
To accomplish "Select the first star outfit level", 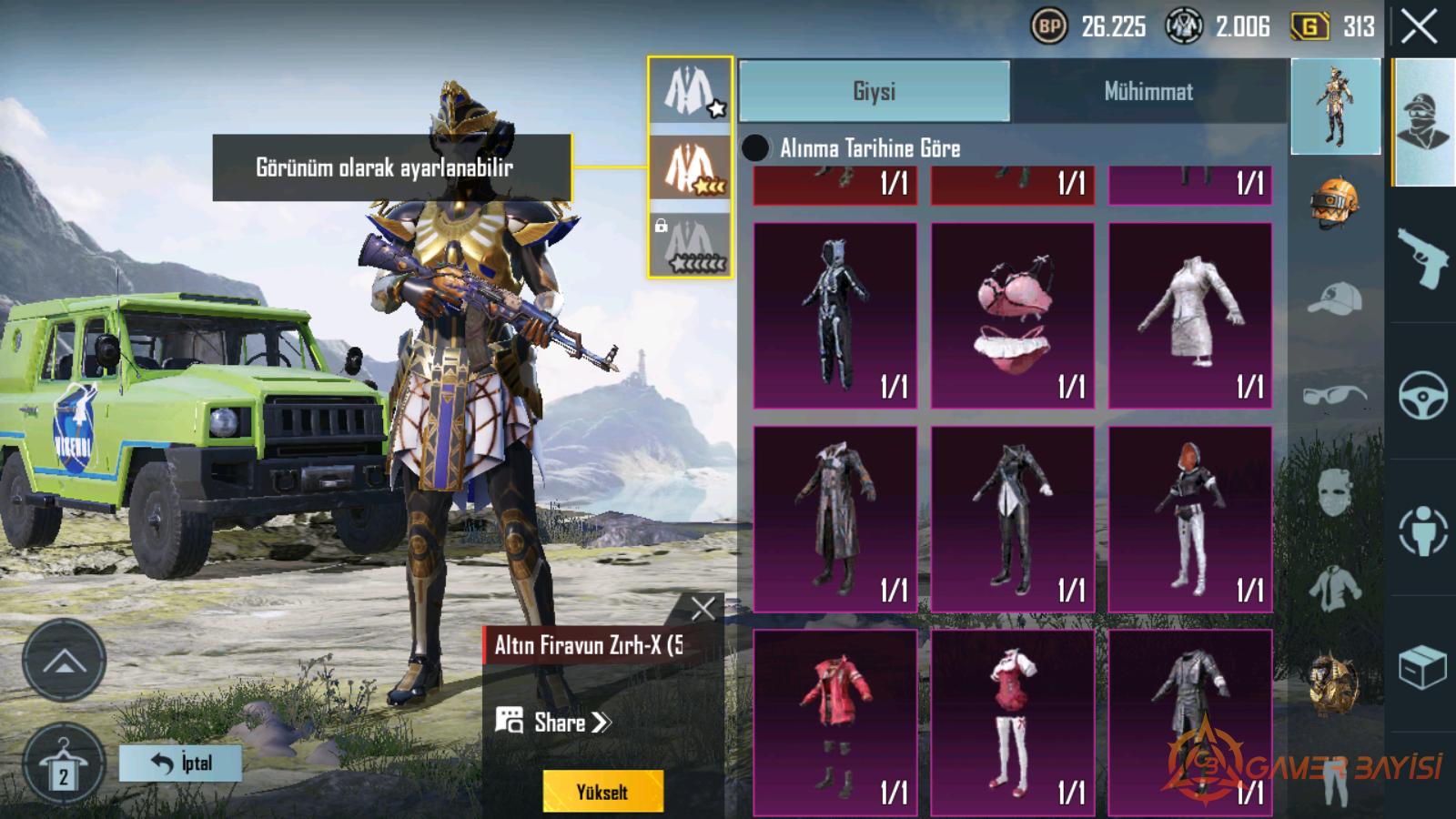I will [690, 91].
